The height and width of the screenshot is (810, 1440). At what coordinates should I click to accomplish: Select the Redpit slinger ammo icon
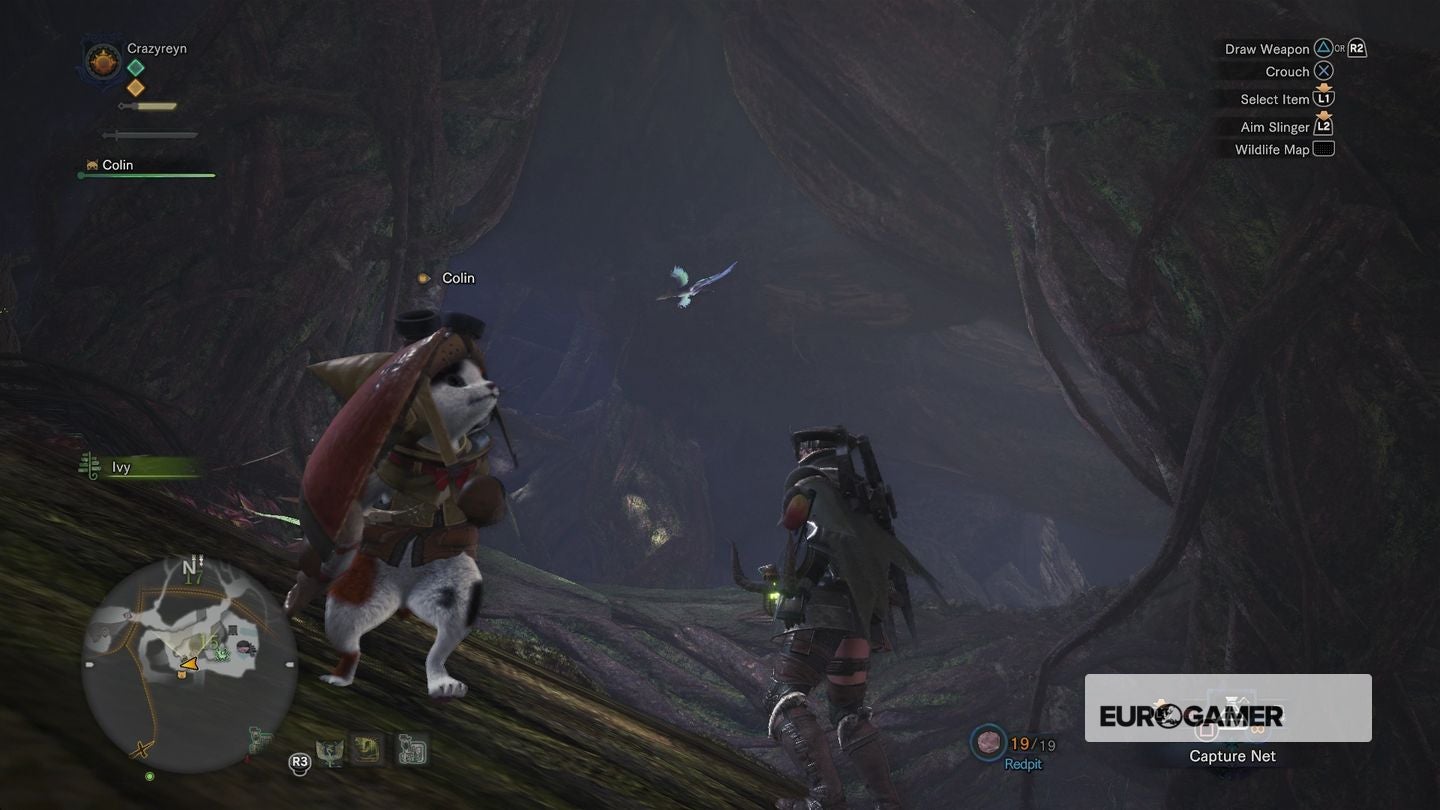pyautogui.click(x=989, y=742)
